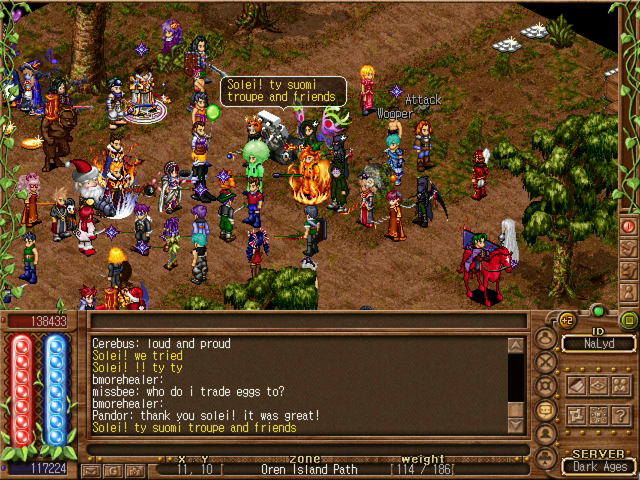Image resolution: width=640 pixels, height=480 pixels.
Task: Click the G button below chat
Action: [x=112, y=469]
